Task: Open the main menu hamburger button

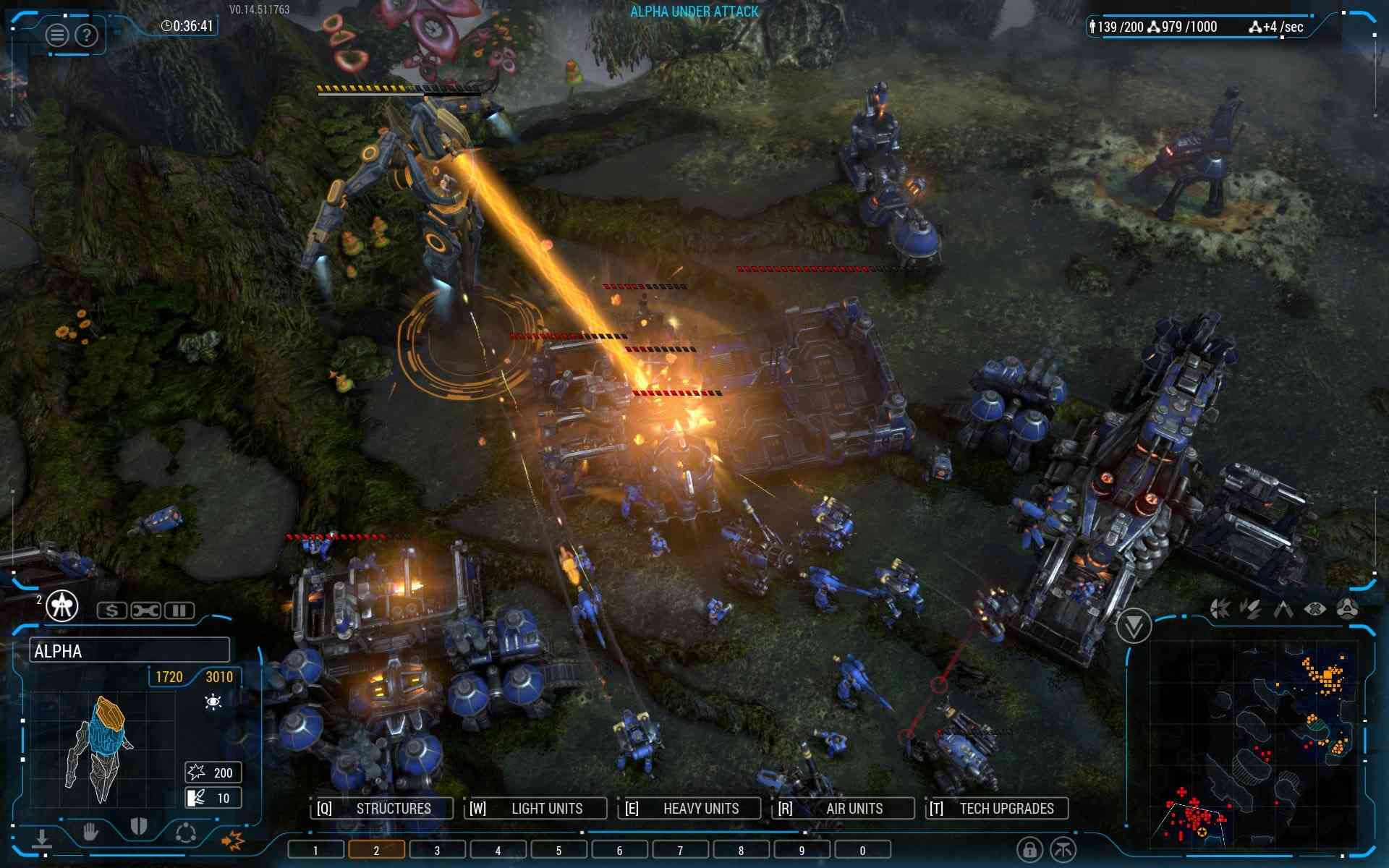Action: point(57,35)
